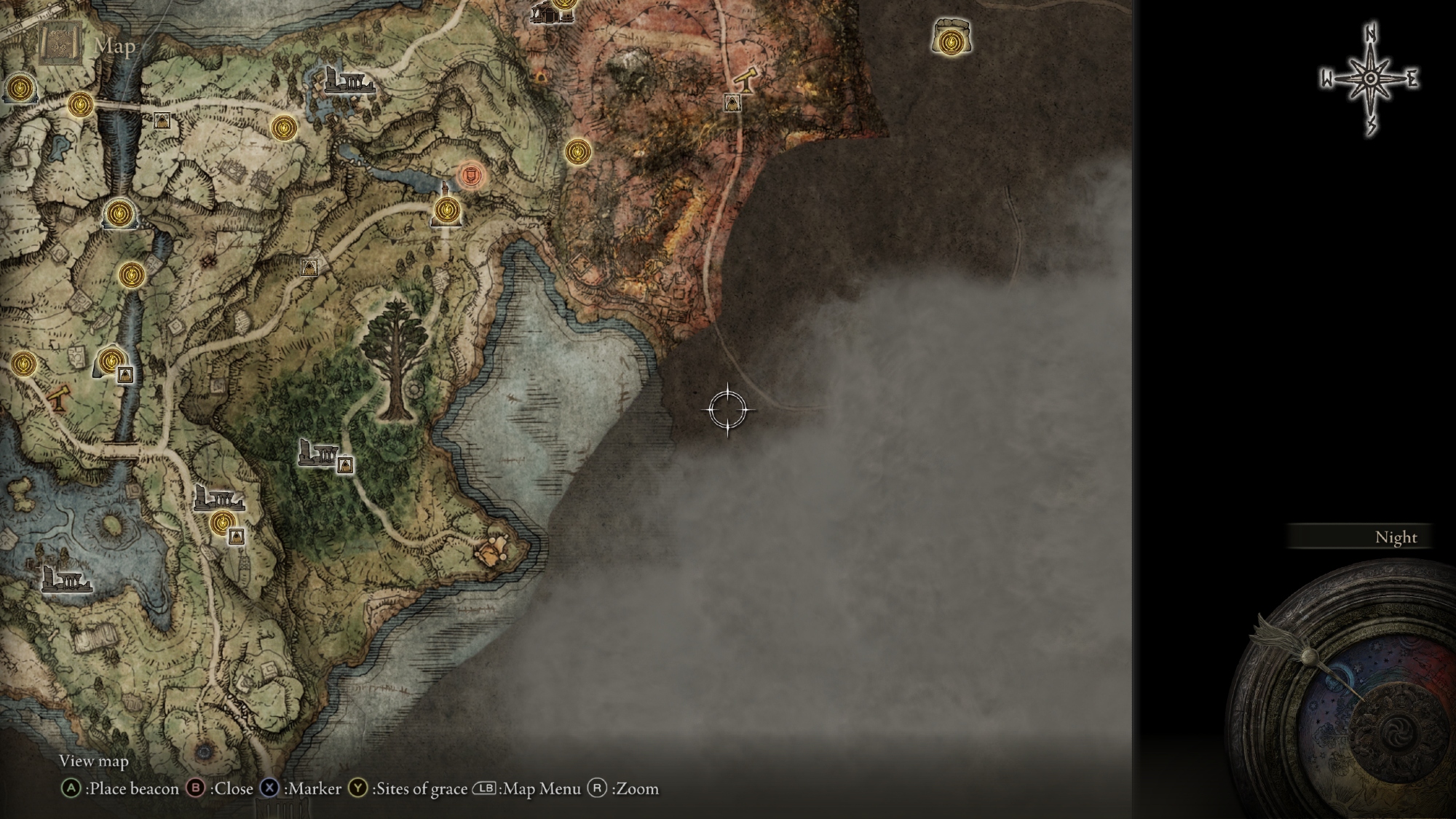Click the crosshair map cursor
Image resolution: width=1456 pixels, height=819 pixels.
point(727,410)
